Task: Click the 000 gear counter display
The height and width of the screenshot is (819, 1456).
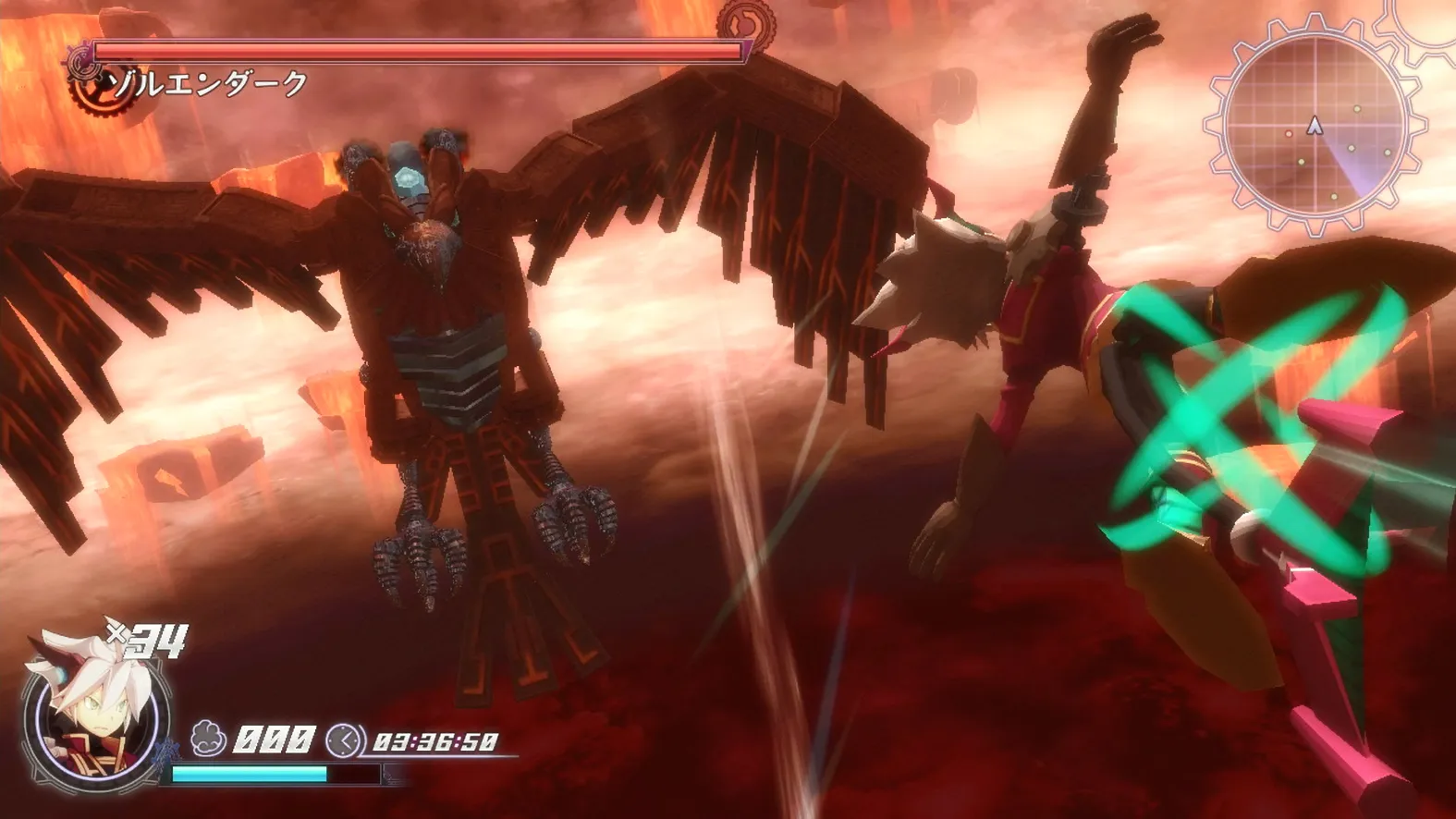Action: 275,739
